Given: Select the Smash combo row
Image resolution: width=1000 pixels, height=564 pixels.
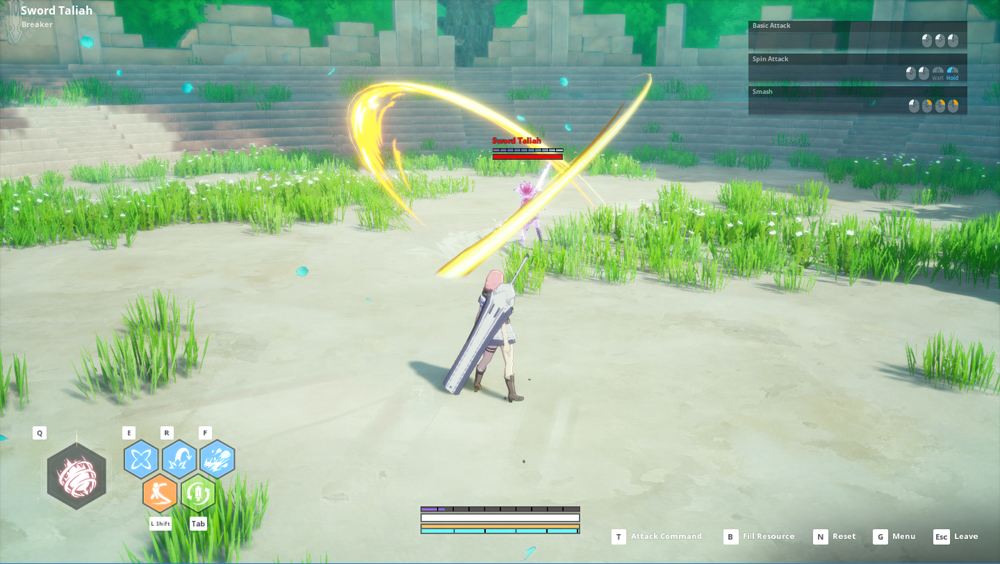Looking at the screenshot, I should click(x=857, y=100).
